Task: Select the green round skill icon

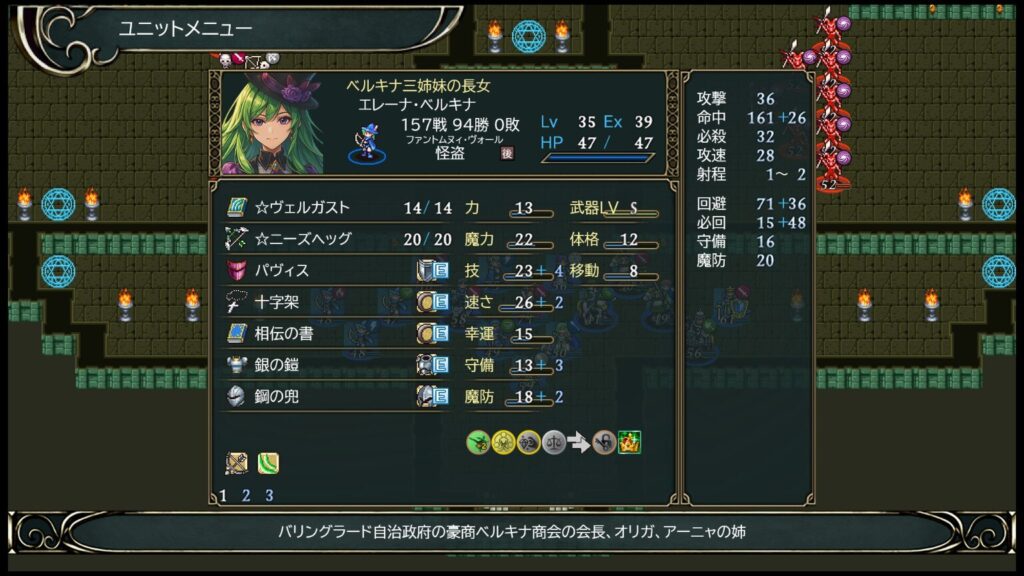Action: (478, 441)
